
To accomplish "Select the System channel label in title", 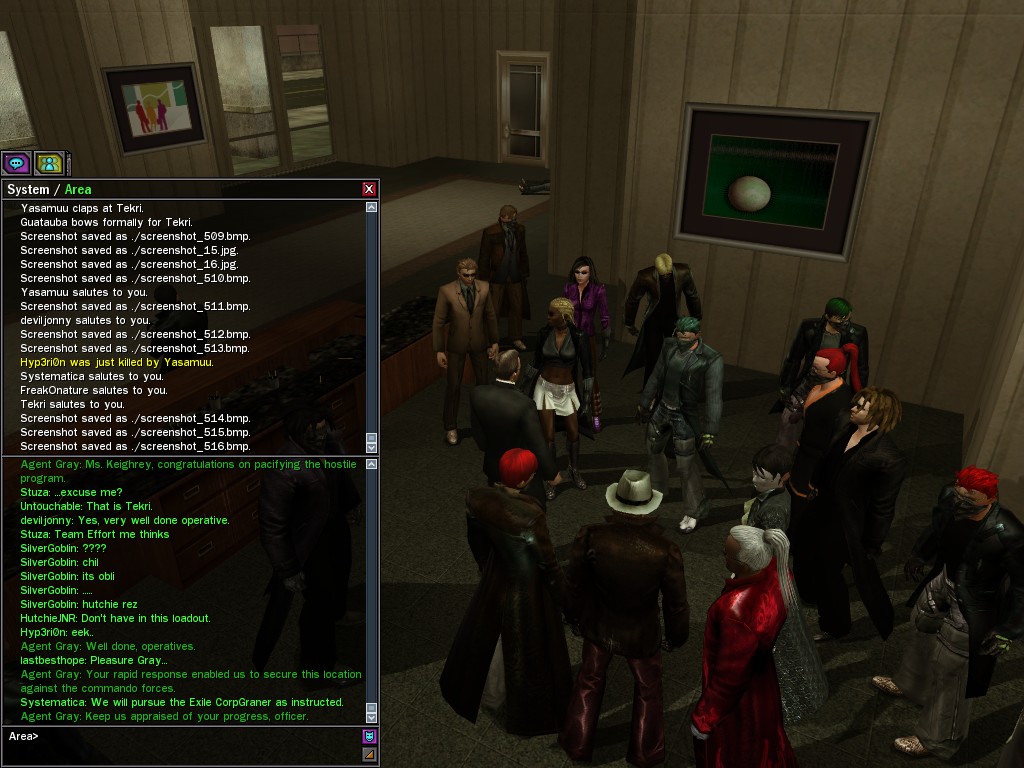I will click(28, 189).
